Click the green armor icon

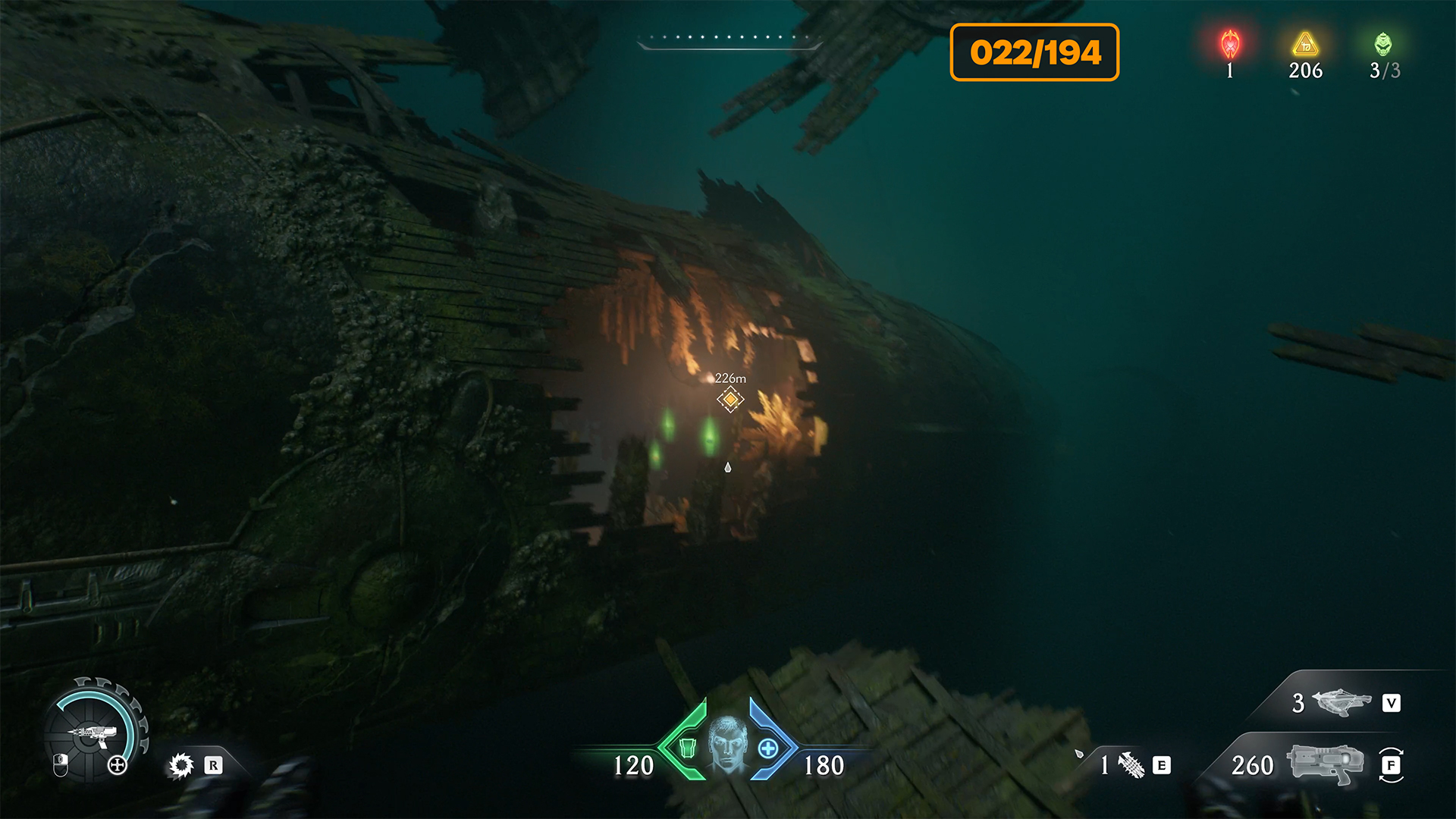[688, 748]
